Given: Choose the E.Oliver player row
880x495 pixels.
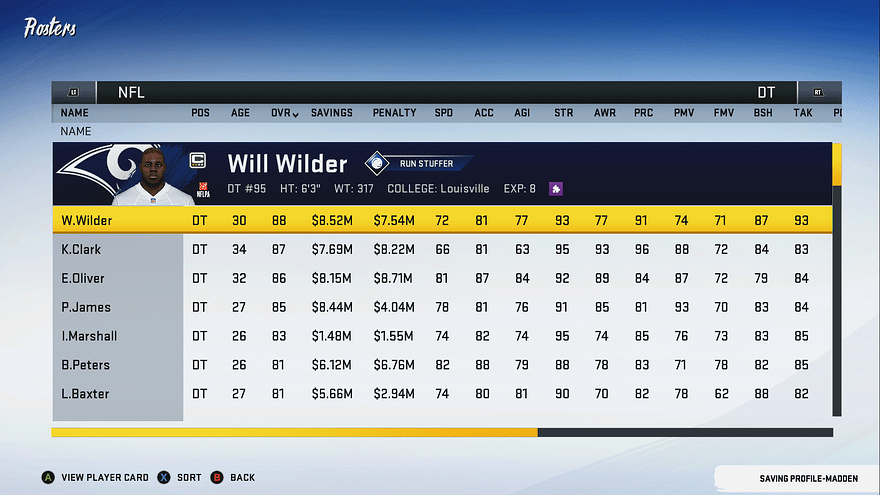Looking at the screenshot, I should click(x=83, y=278).
